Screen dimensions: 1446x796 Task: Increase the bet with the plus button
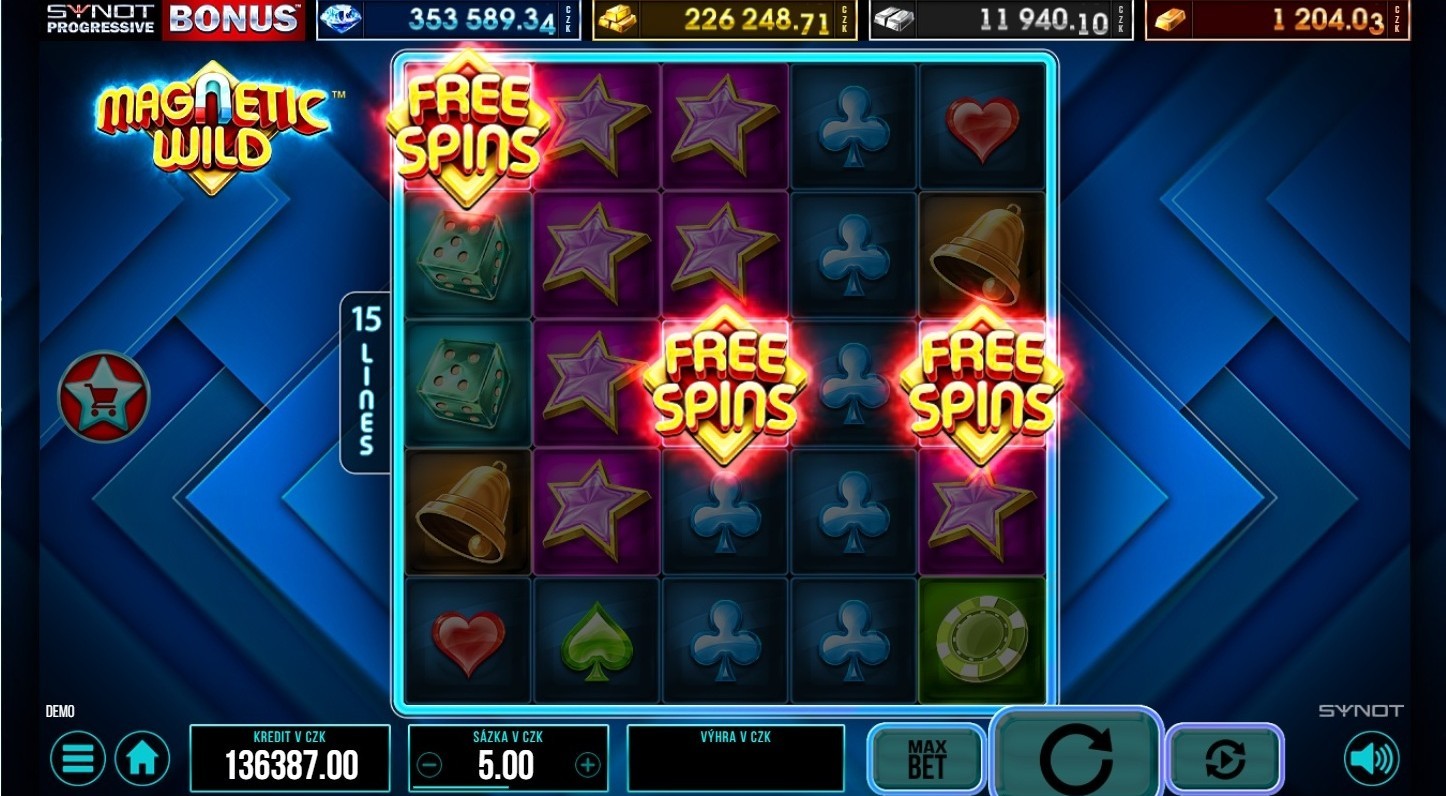[588, 766]
